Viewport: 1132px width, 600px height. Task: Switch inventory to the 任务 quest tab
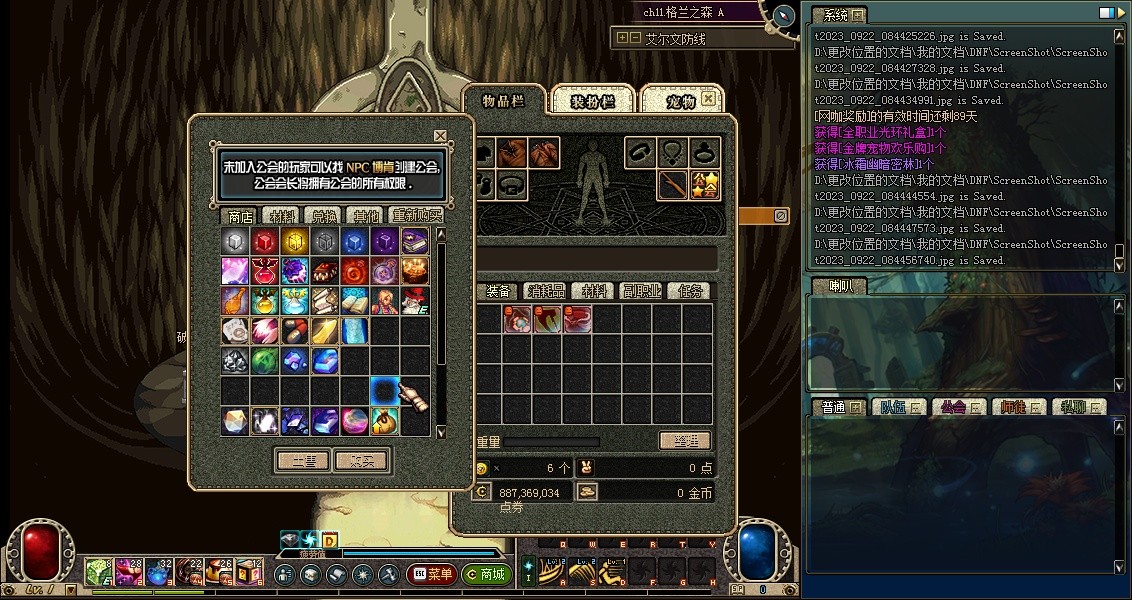click(x=691, y=291)
